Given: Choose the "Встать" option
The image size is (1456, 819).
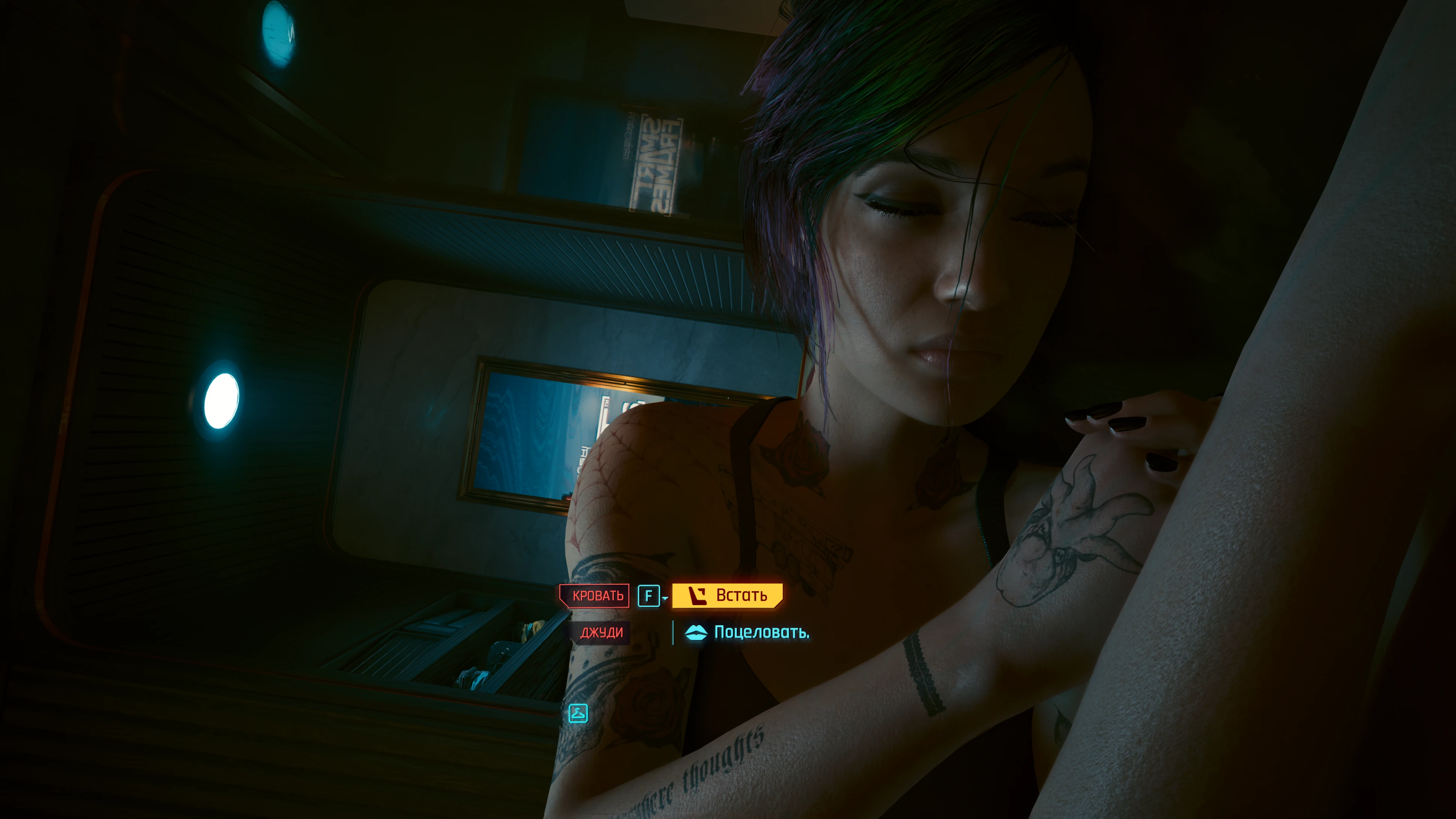Looking at the screenshot, I should [x=727, y=595].
